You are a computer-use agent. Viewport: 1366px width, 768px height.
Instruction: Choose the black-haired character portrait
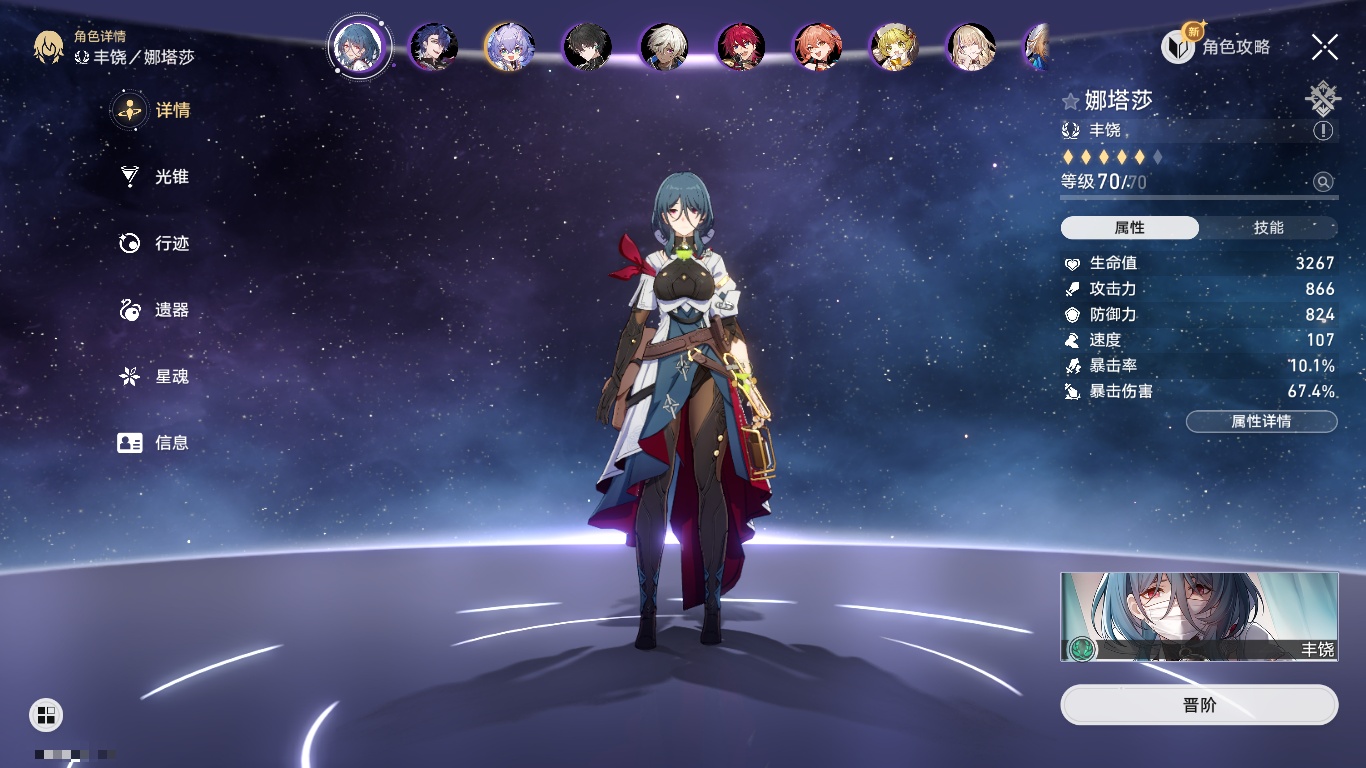coord(587,46)
